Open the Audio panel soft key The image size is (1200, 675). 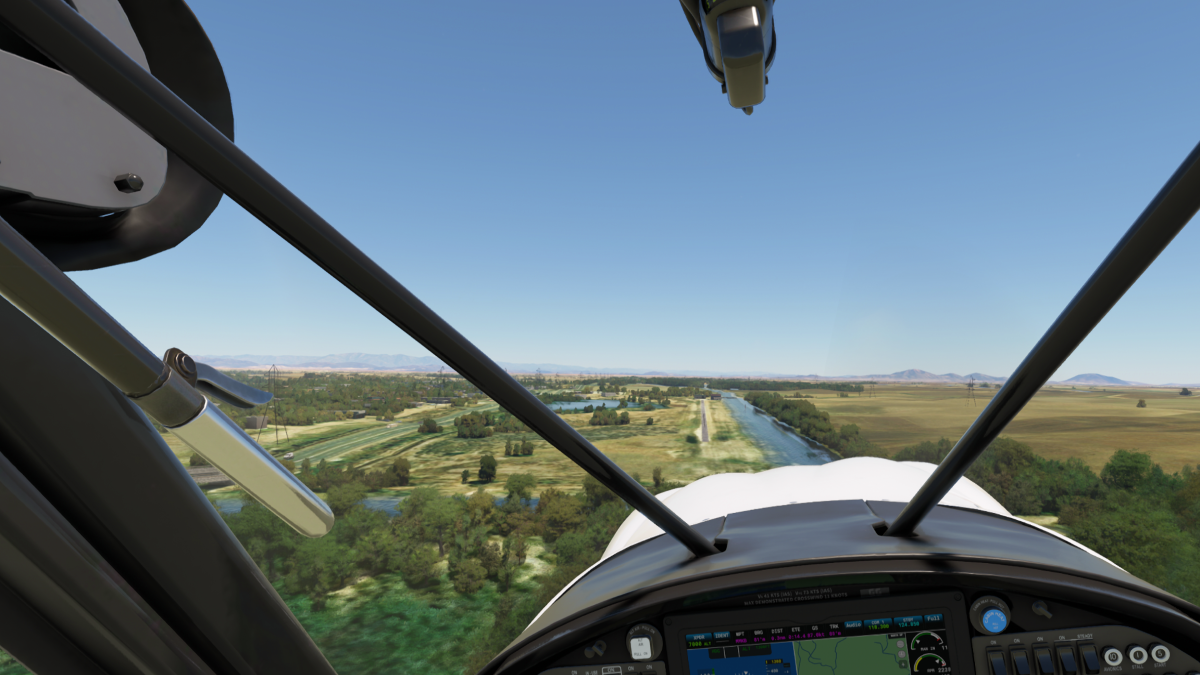[x=853, y=624]
